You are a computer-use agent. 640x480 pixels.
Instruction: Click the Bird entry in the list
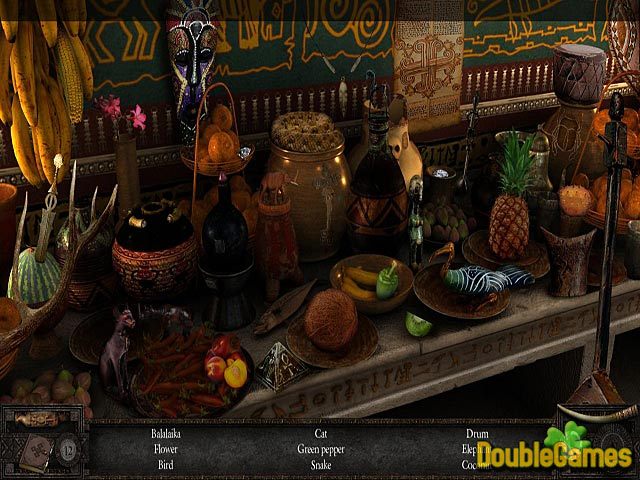166,465
